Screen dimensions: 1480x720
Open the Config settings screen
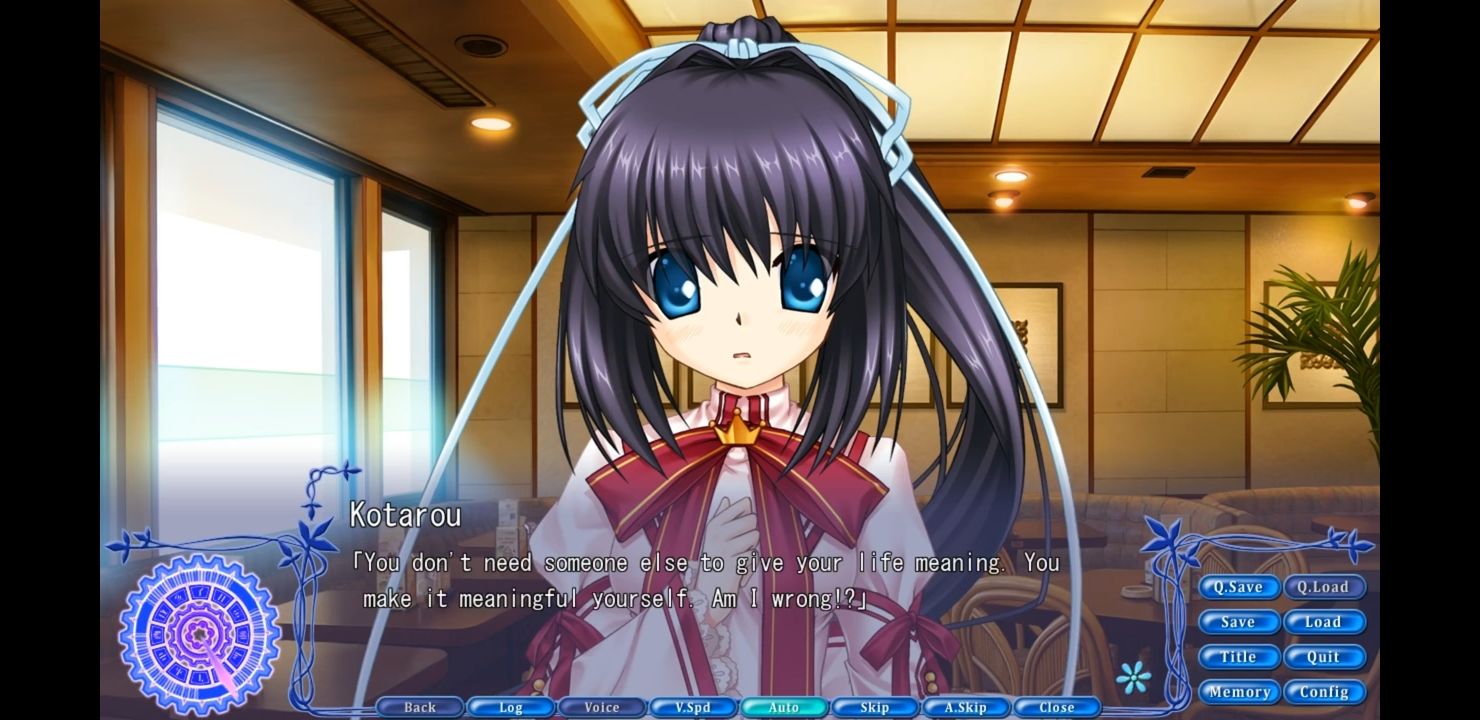(x=1326, y=691)
